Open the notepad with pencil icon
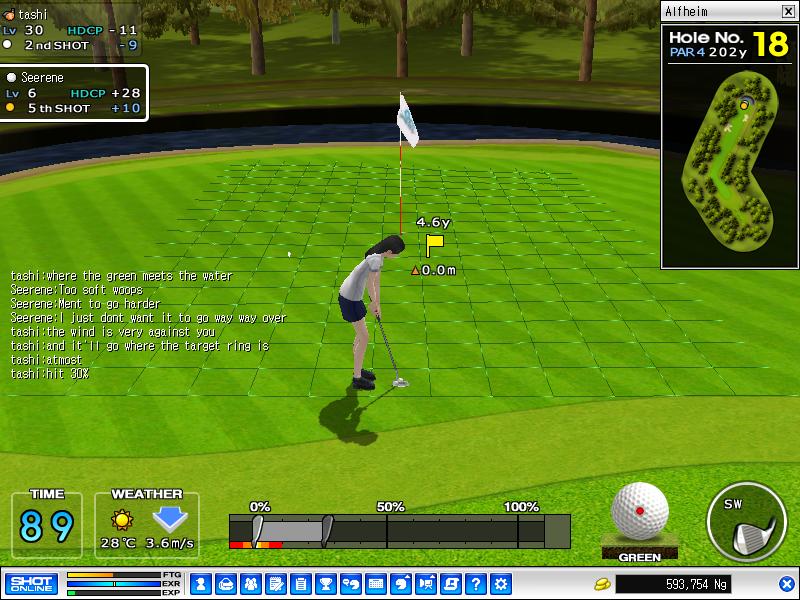800x600 pixels. [x=275, y=583]
